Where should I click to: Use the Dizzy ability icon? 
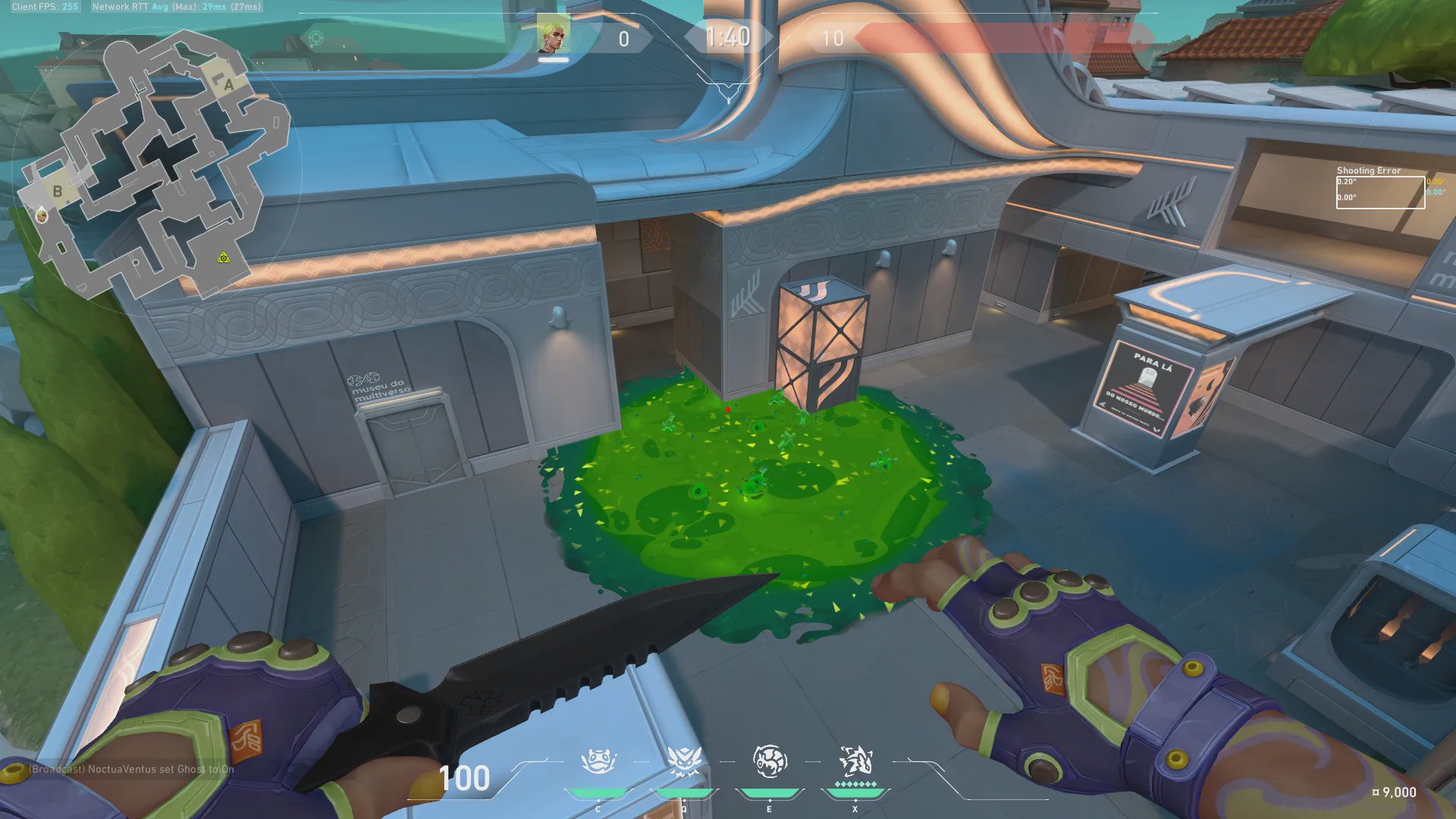click(769, 761)
